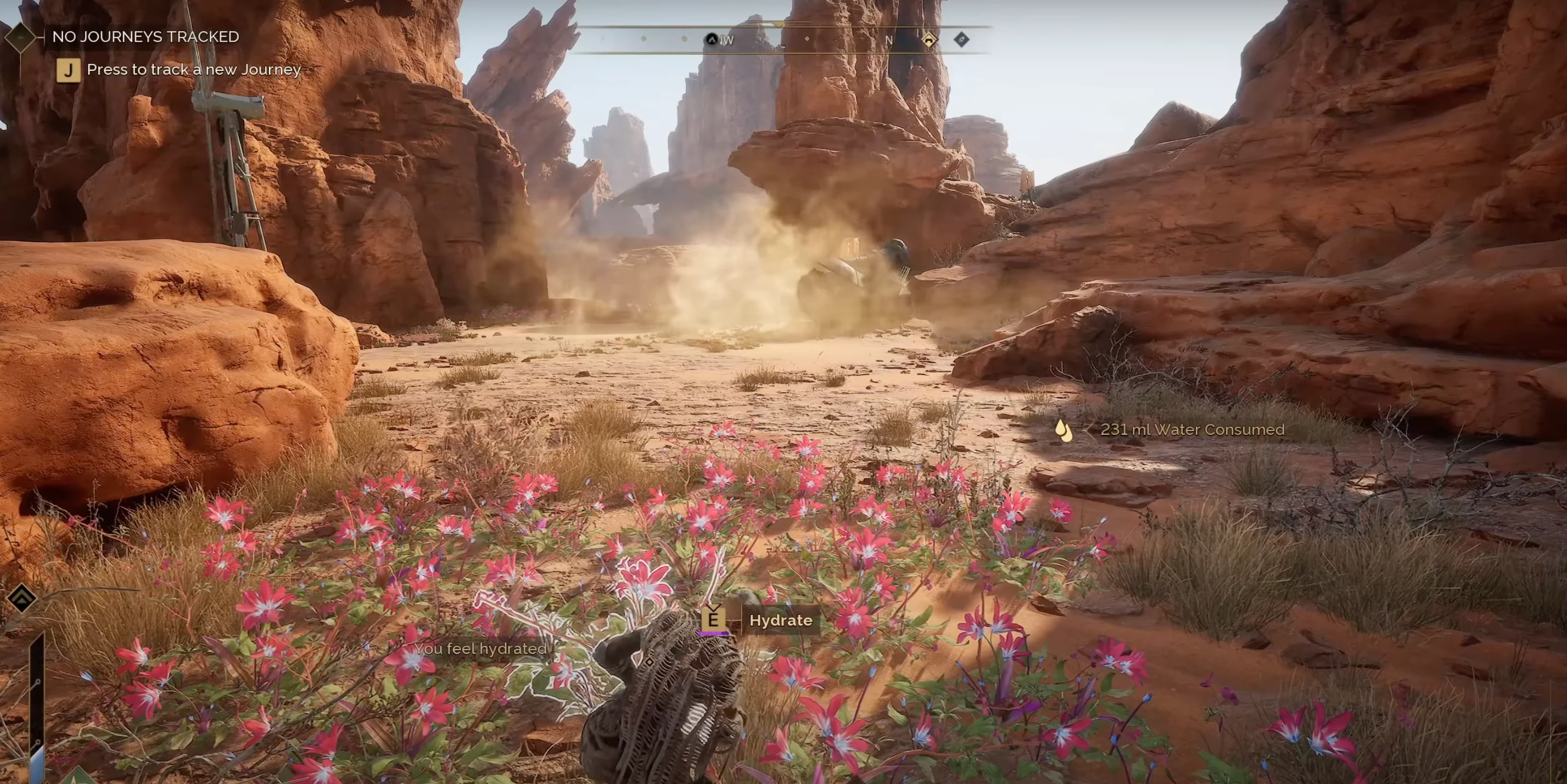1567x784 pixels.
Task: Select the grey diamond marker on the compass
Action: [961, 40]
